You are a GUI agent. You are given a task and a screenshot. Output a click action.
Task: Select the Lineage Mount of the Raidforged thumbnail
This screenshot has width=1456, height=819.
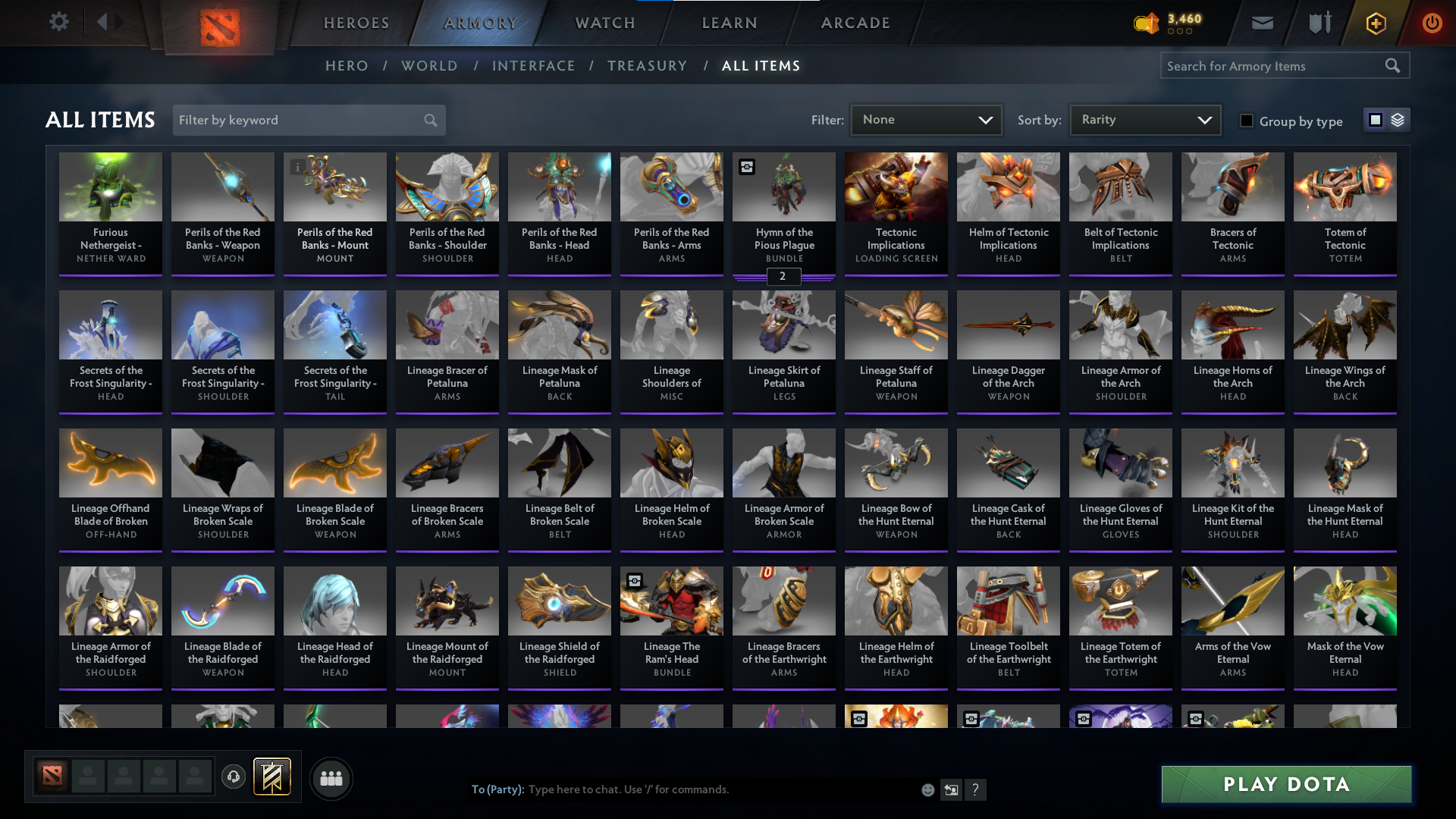[447, 601]
